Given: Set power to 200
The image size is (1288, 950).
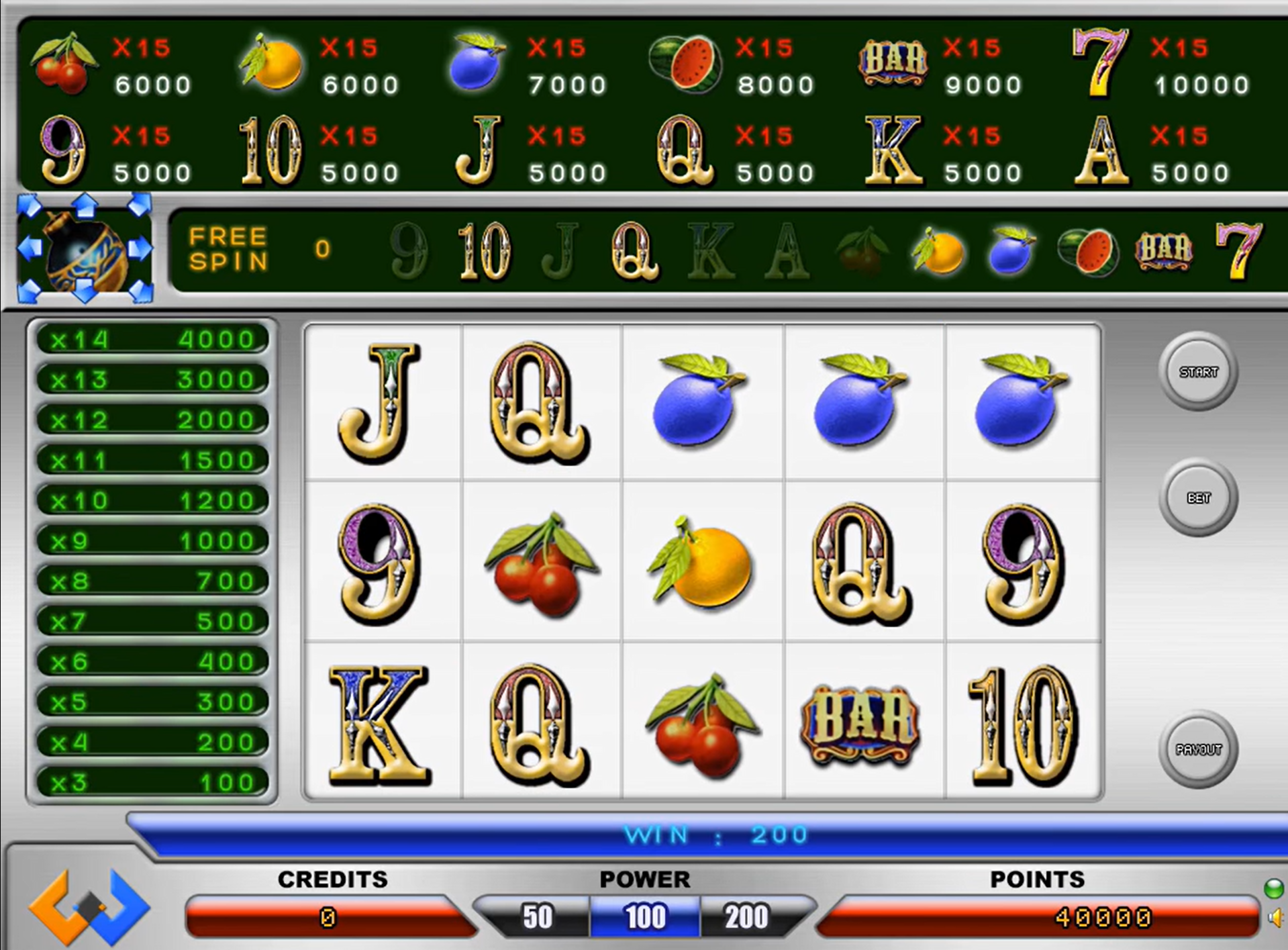Looking at the screenshot, I should point(746,917).
